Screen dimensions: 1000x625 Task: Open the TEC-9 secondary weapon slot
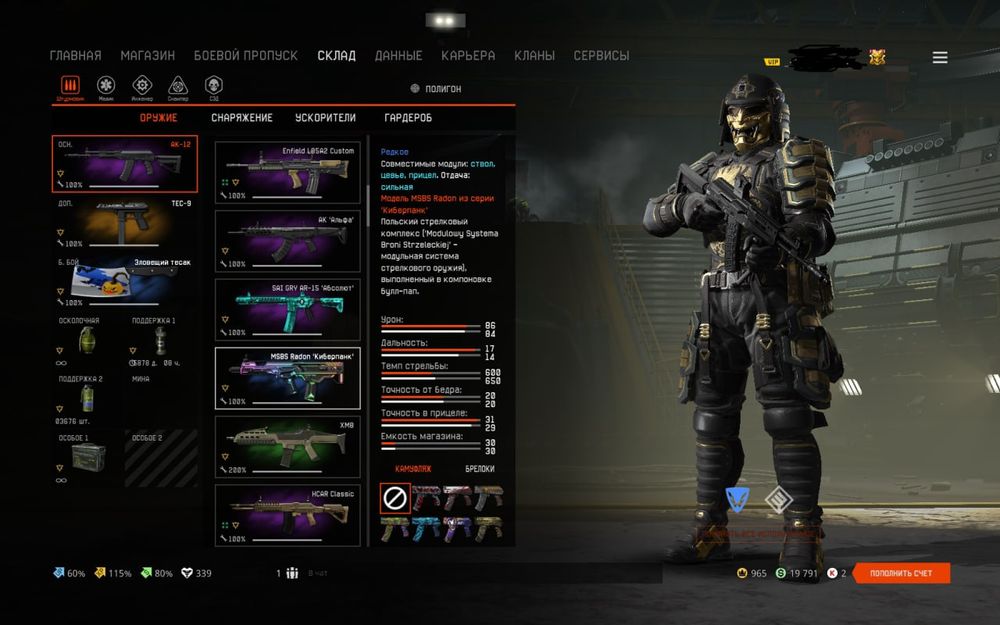[x=124, y=223]
